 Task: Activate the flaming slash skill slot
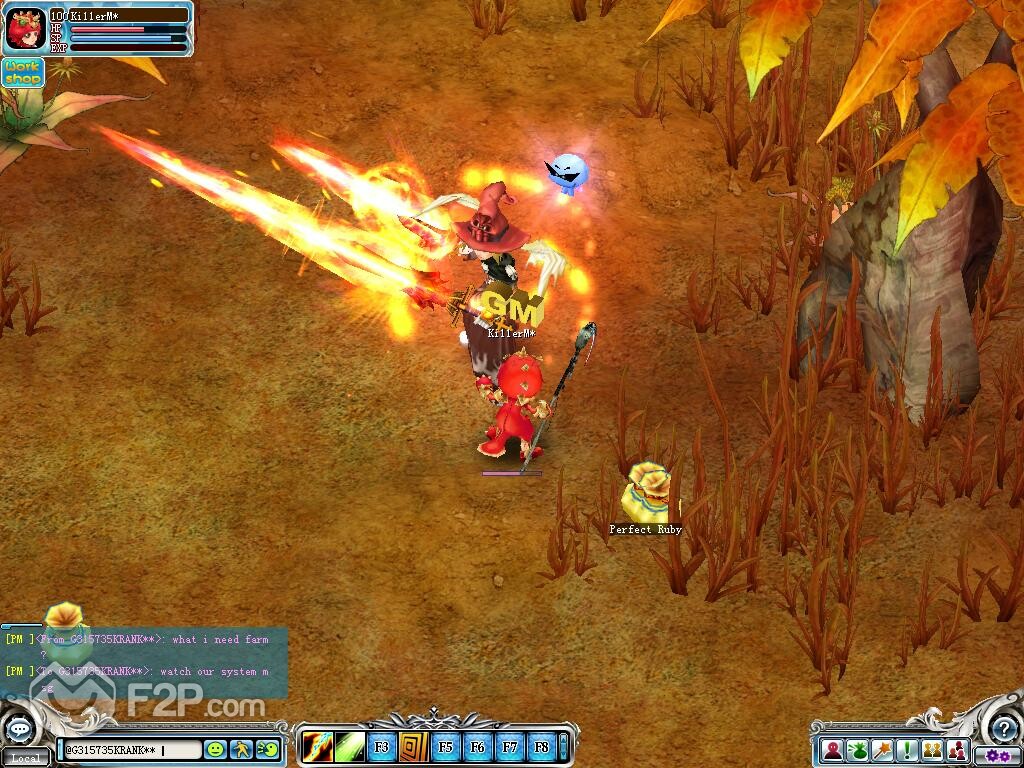pyautogui.click(x=319, y=746)
